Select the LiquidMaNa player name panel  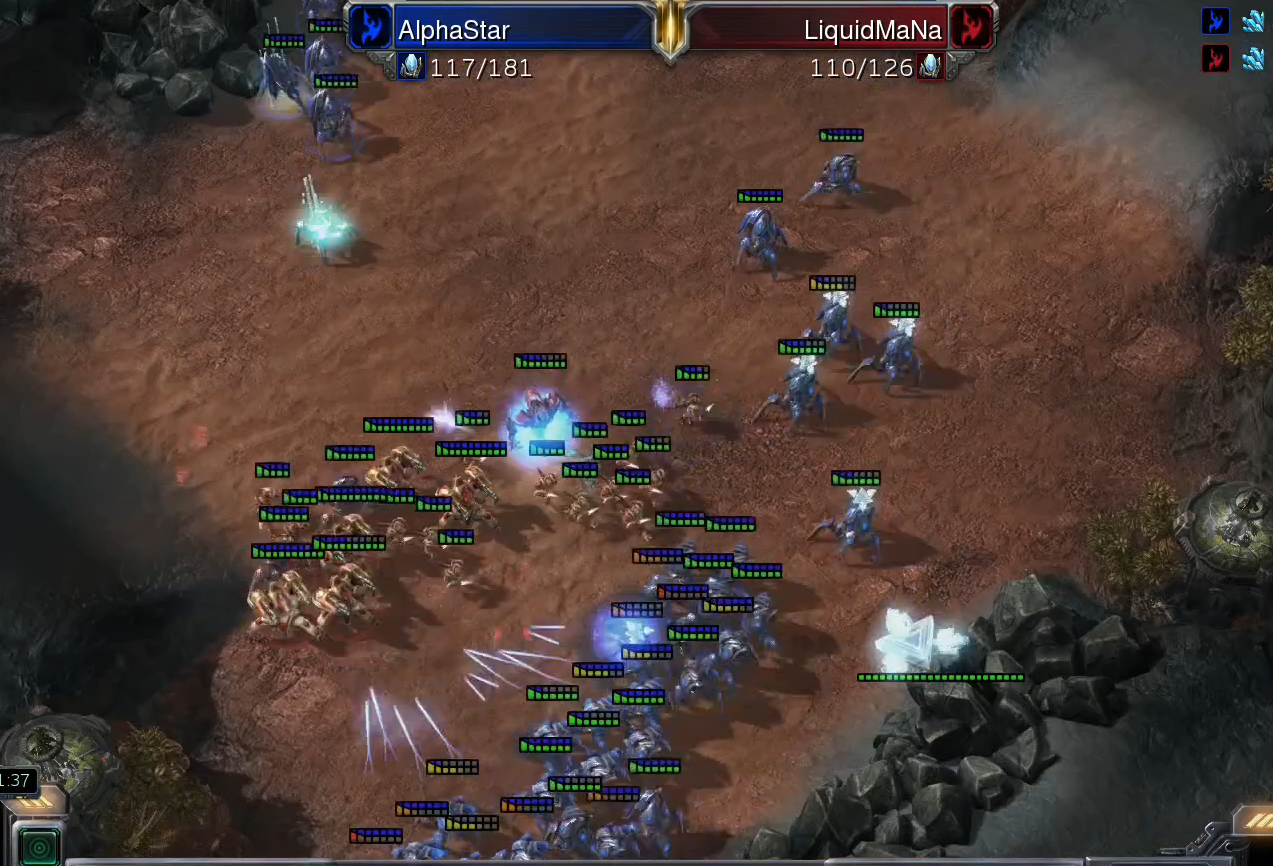pos(815,29)
